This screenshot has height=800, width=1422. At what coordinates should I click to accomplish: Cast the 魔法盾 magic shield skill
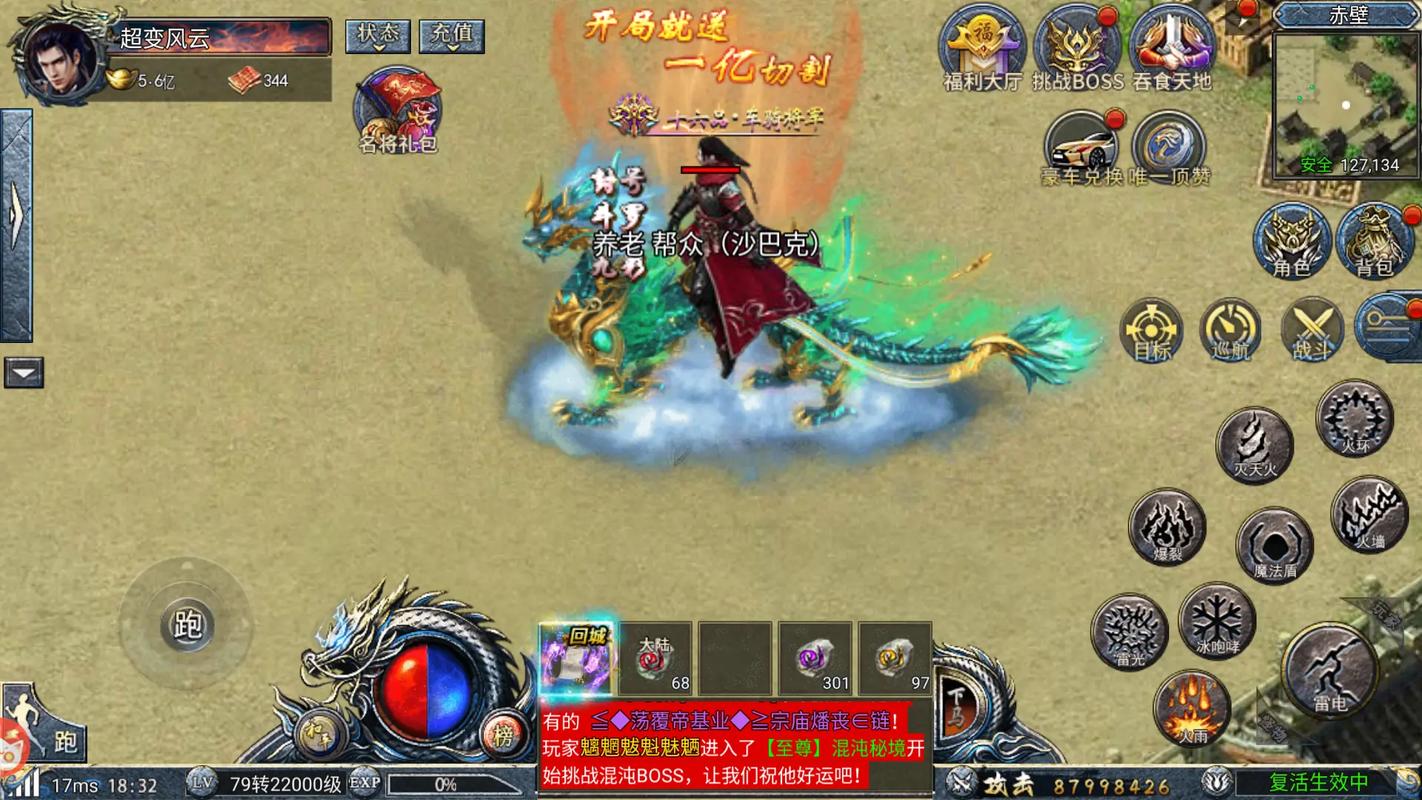pyautogui.click(x=1274, y=546)
